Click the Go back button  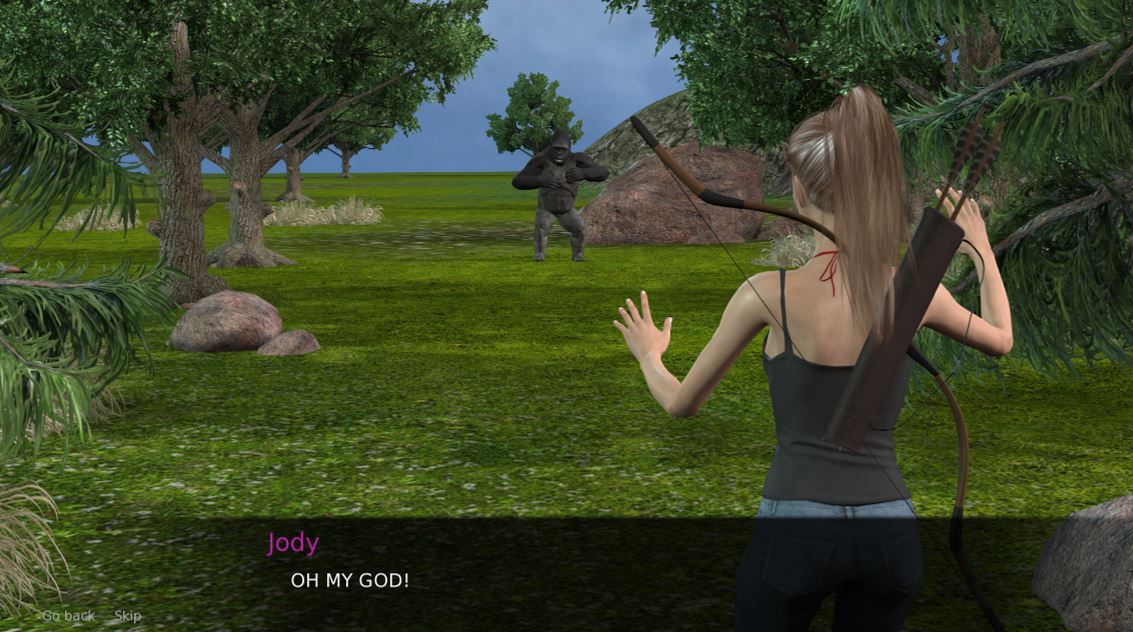click(68, 616)
